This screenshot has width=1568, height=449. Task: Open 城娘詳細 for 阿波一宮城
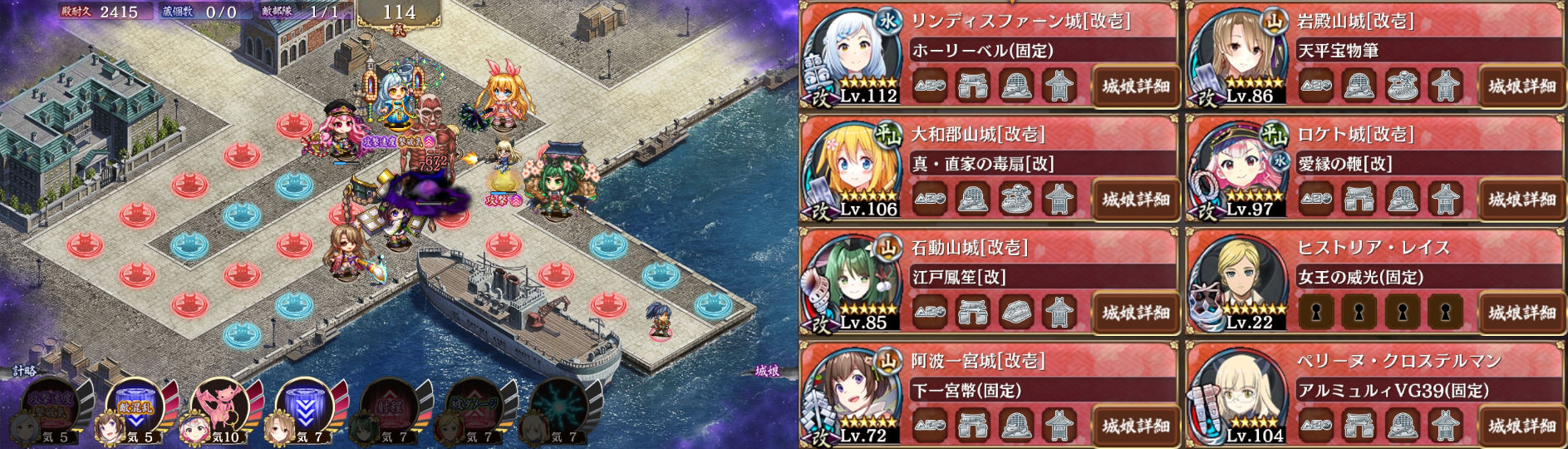[1135, 426]
